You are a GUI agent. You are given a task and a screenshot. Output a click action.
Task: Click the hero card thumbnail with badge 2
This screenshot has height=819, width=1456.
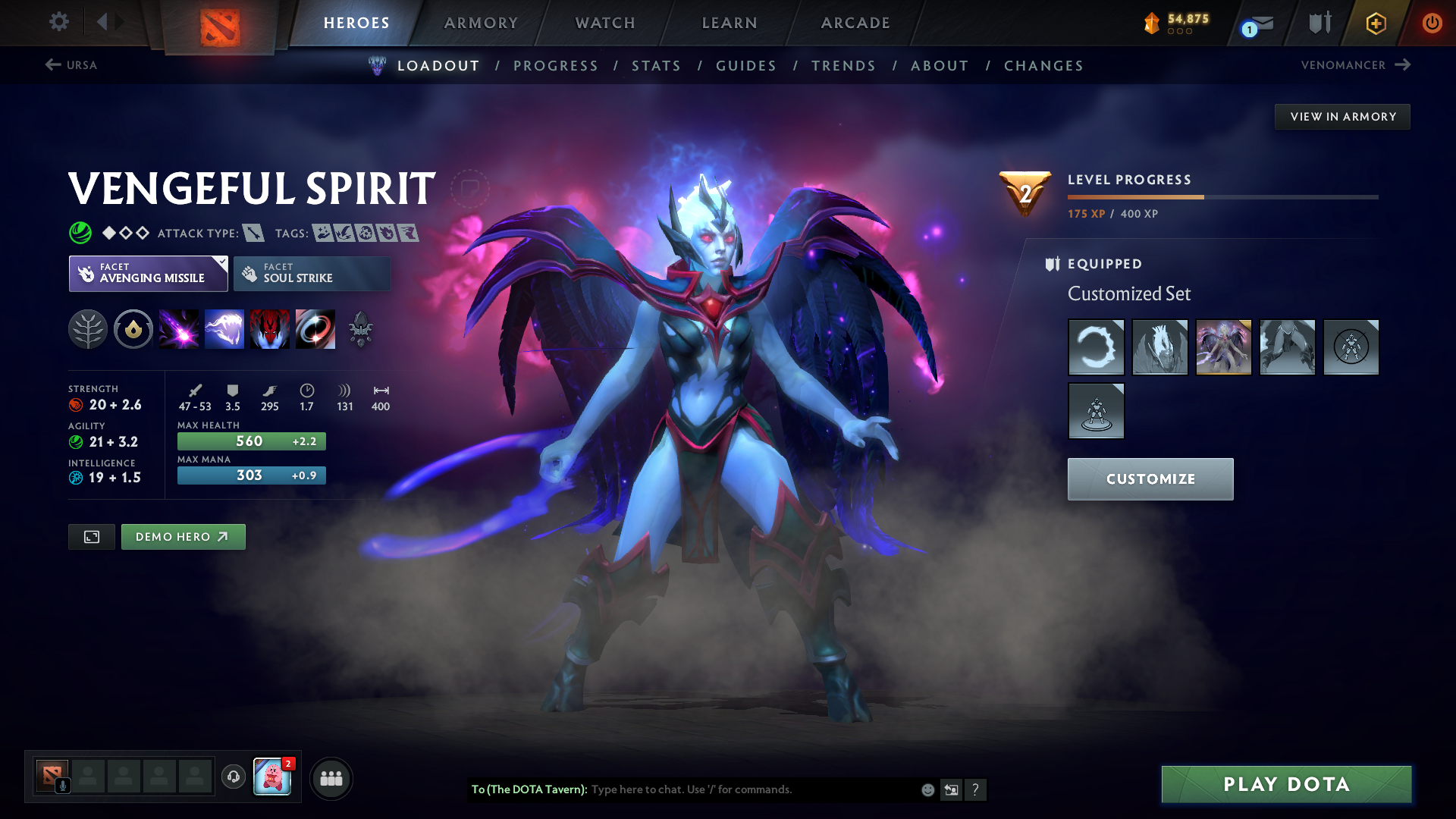tap(273, 777)
